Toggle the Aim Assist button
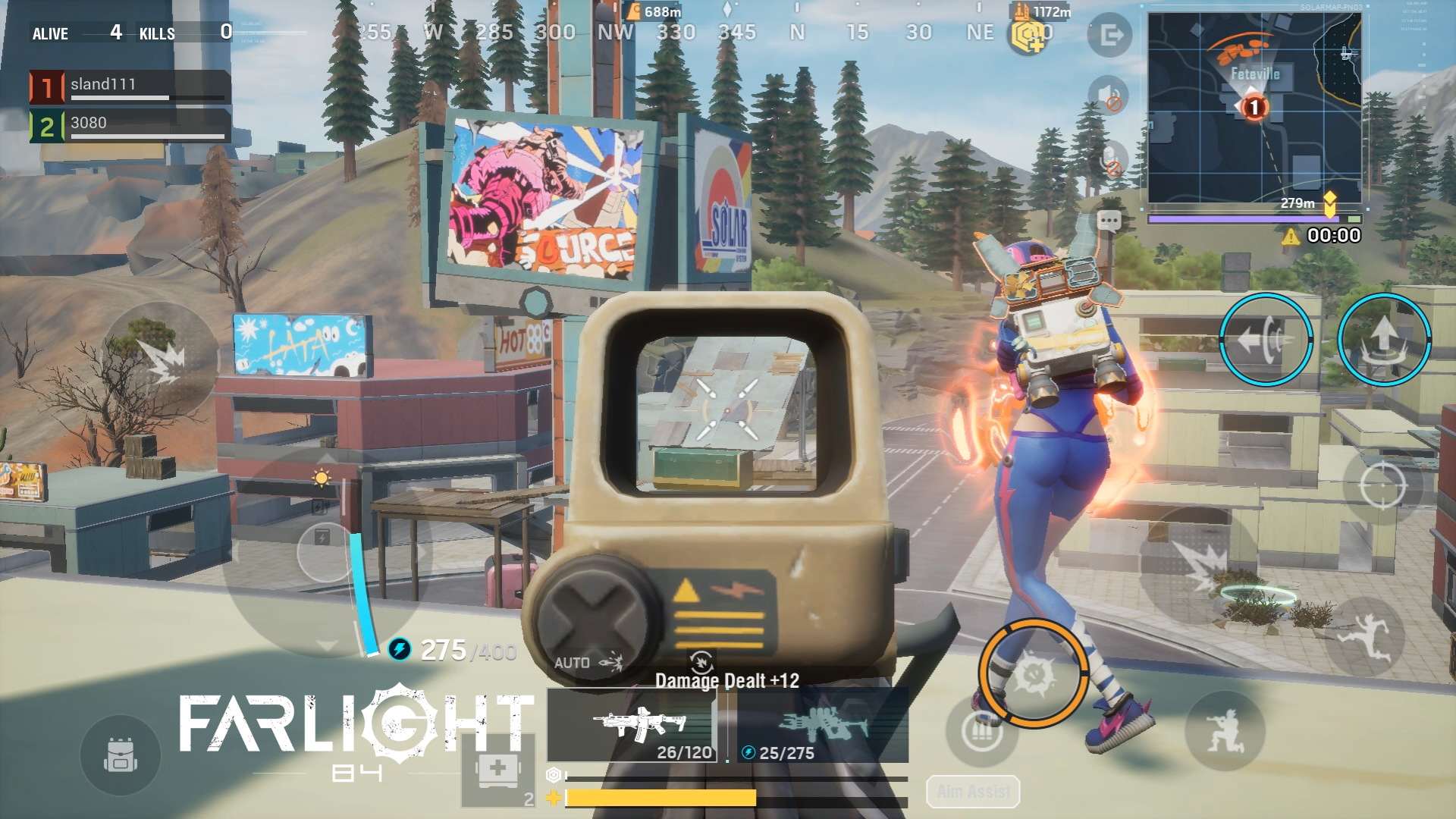 point(973,792)
